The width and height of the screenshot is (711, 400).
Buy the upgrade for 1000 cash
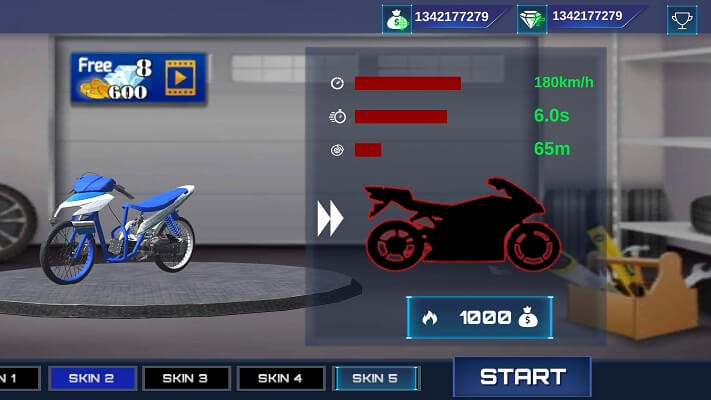(x=479, y=318)
